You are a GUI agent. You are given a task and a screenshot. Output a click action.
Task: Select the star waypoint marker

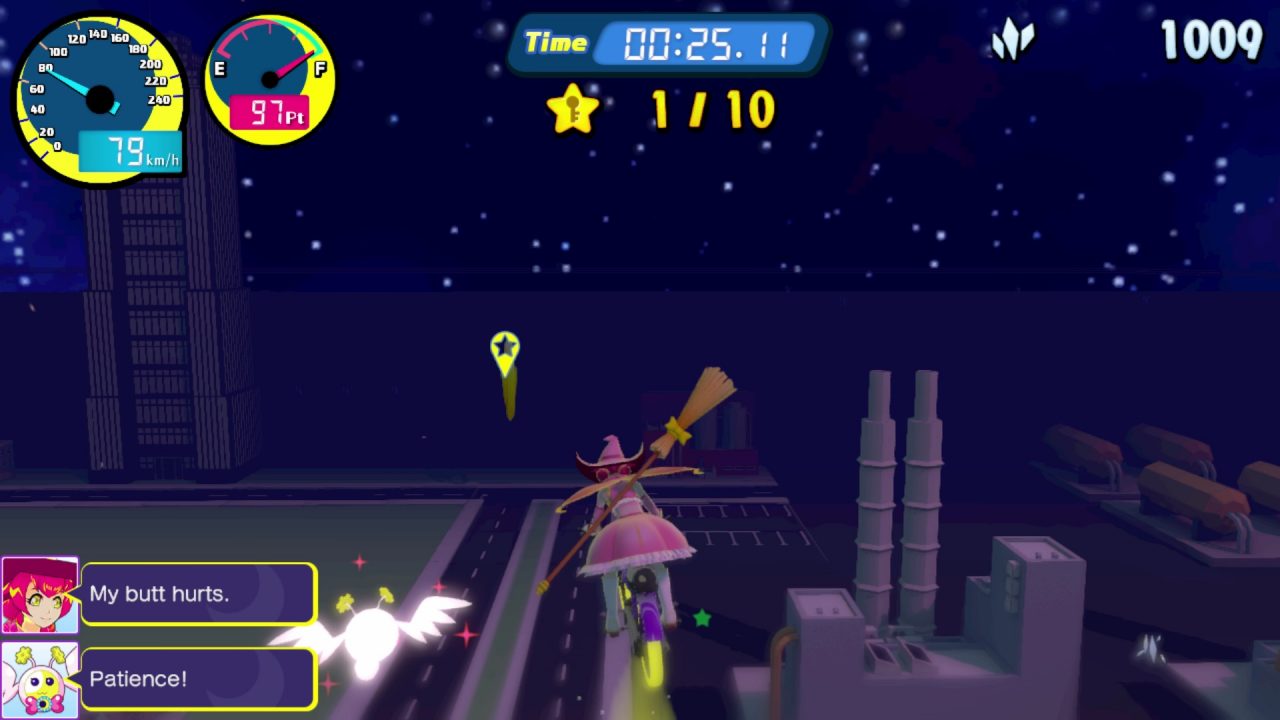coord(505,351)
